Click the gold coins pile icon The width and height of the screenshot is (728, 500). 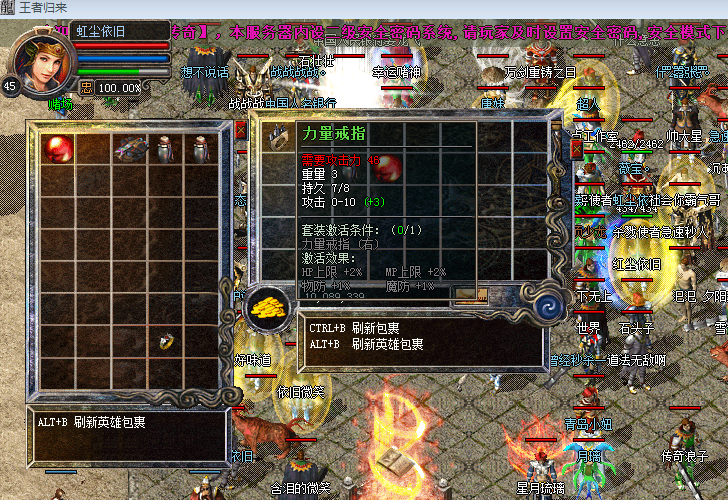(268, 305)
